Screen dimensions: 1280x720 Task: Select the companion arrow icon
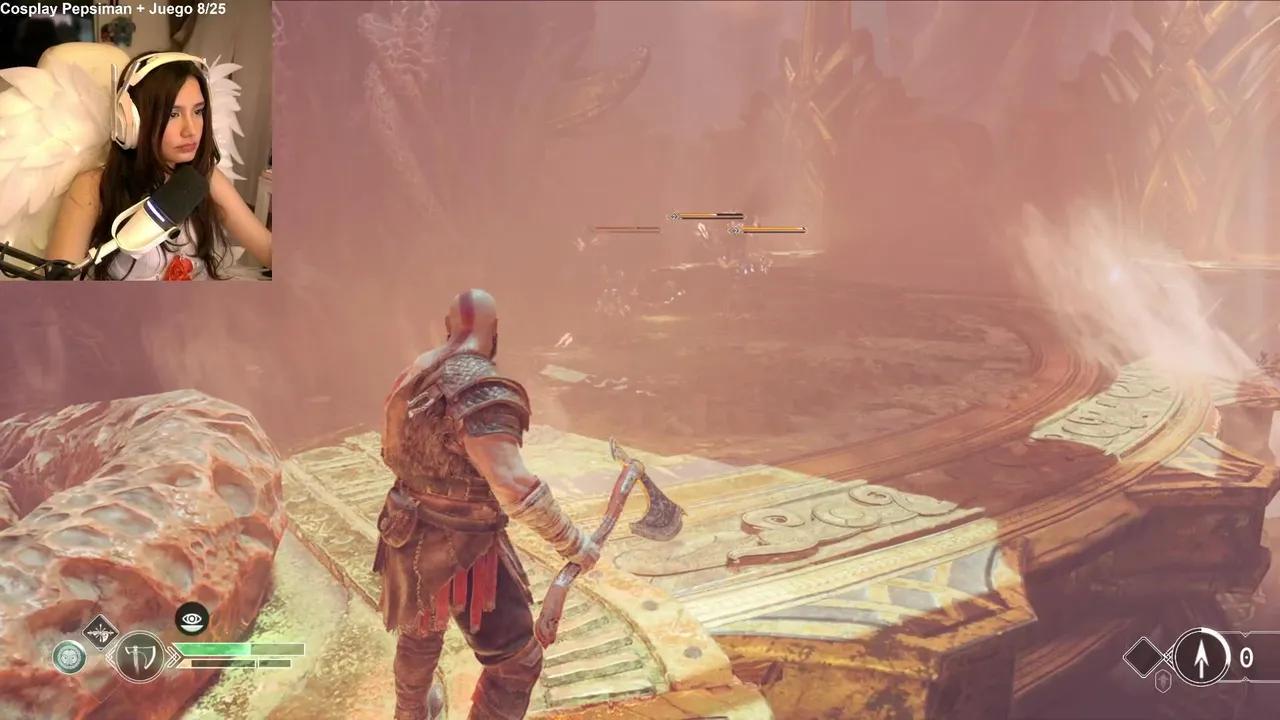coord(1201,657)
